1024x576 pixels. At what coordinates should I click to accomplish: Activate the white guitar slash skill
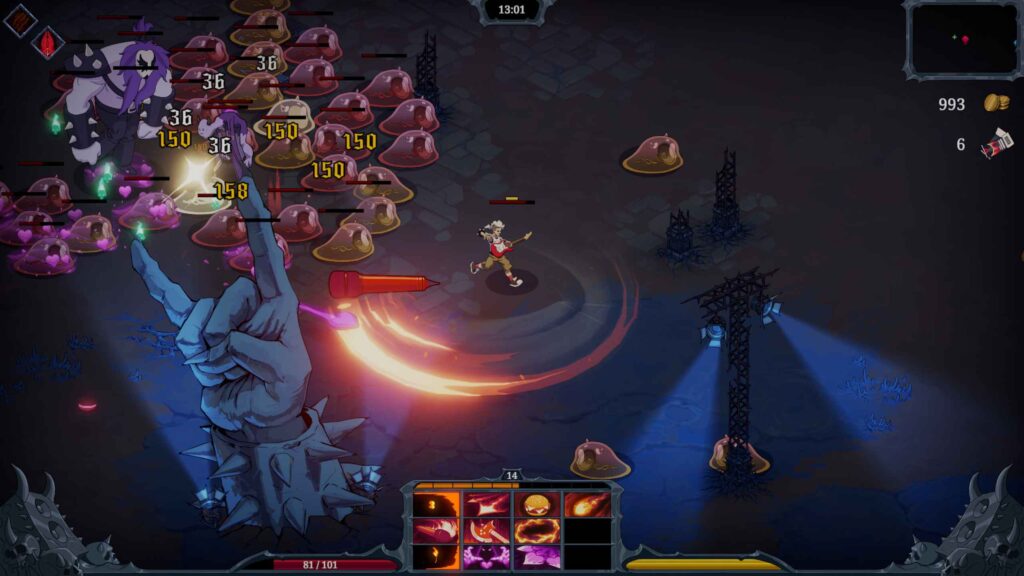coord(487,505)
